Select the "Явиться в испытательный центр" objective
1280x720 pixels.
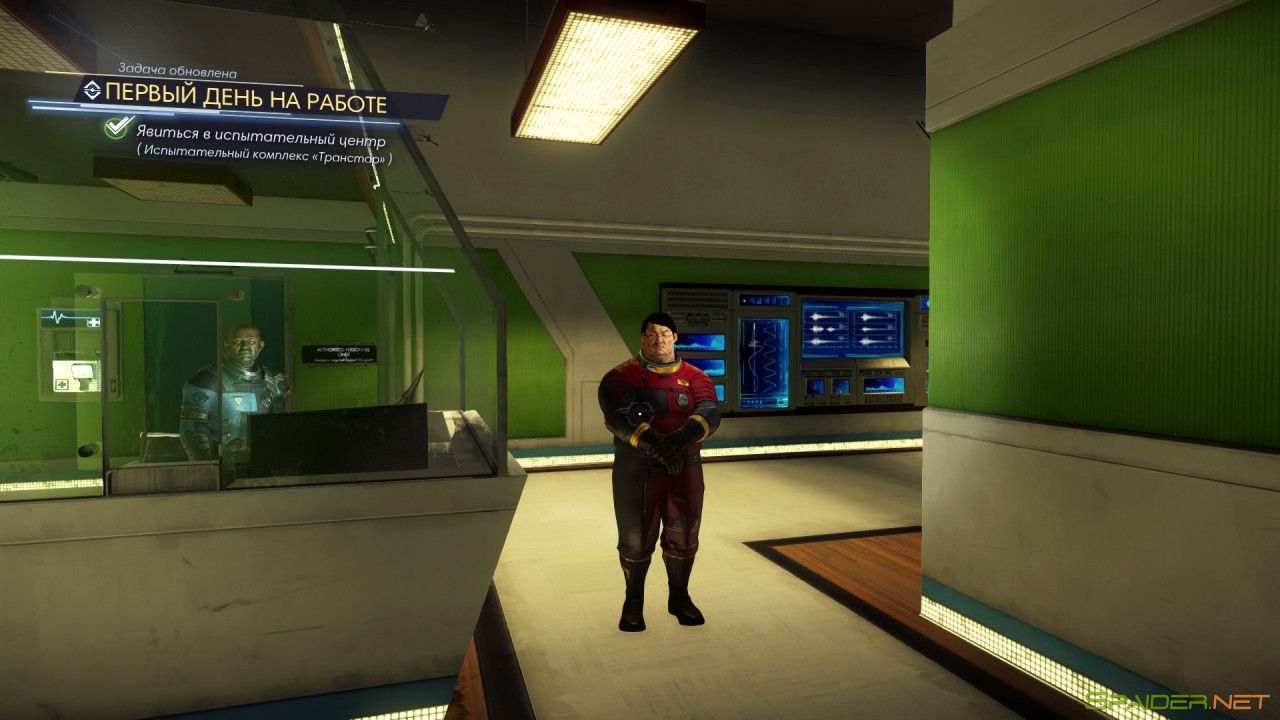click(x=261, y=141)
